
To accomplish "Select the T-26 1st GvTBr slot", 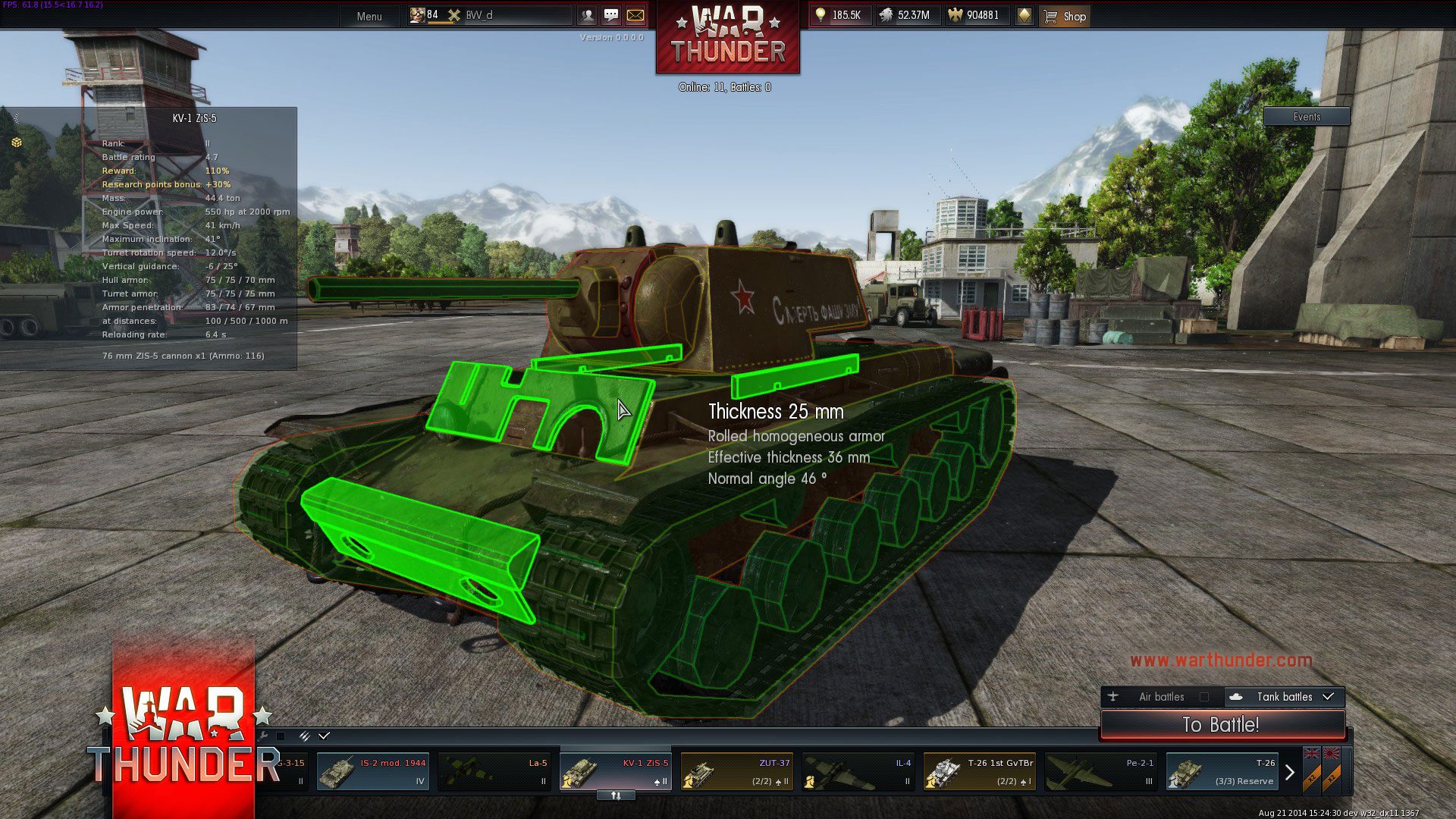I will pos(979,772).
